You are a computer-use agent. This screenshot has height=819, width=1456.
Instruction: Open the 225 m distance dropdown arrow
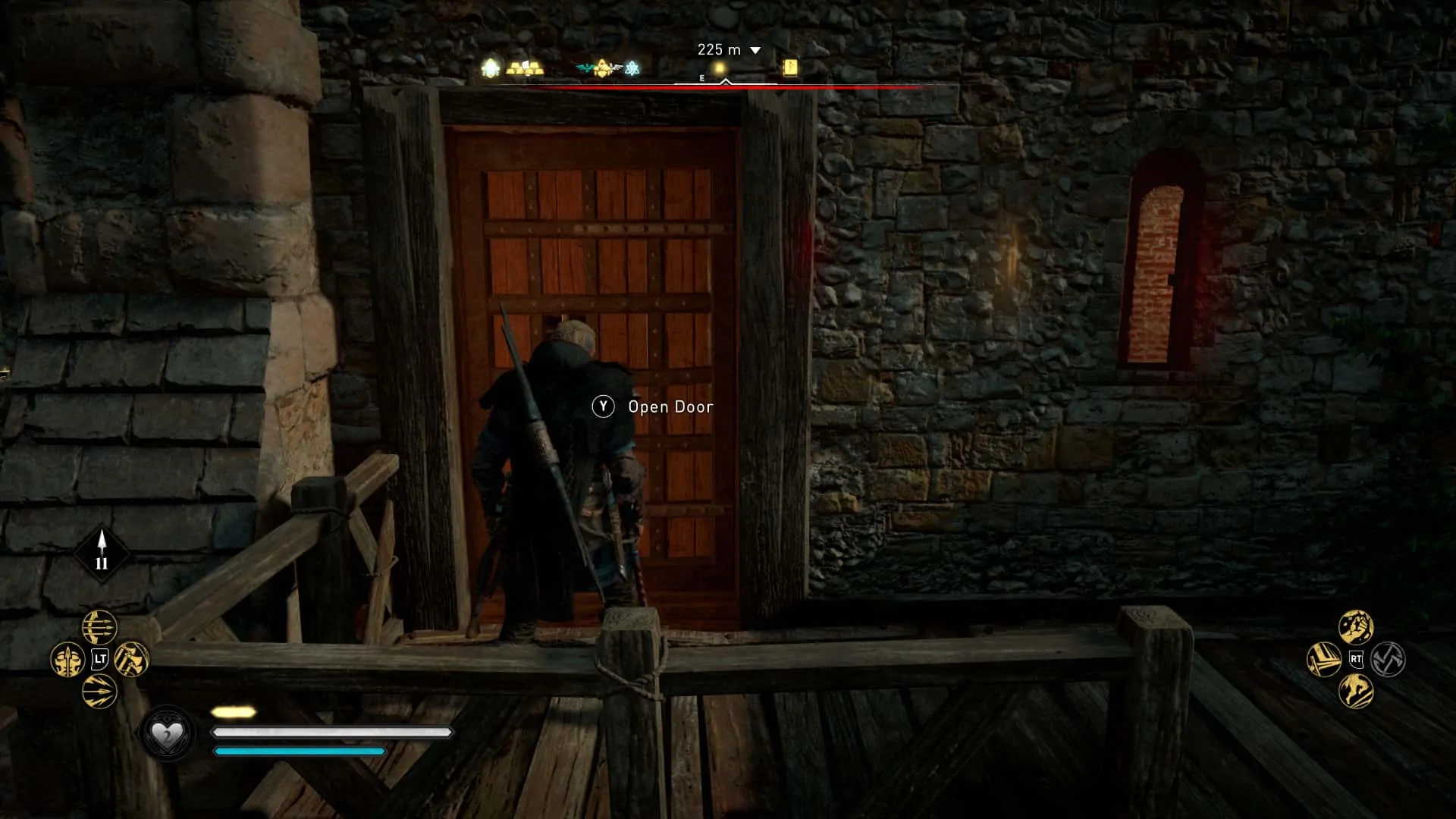[x=755, y=50]
